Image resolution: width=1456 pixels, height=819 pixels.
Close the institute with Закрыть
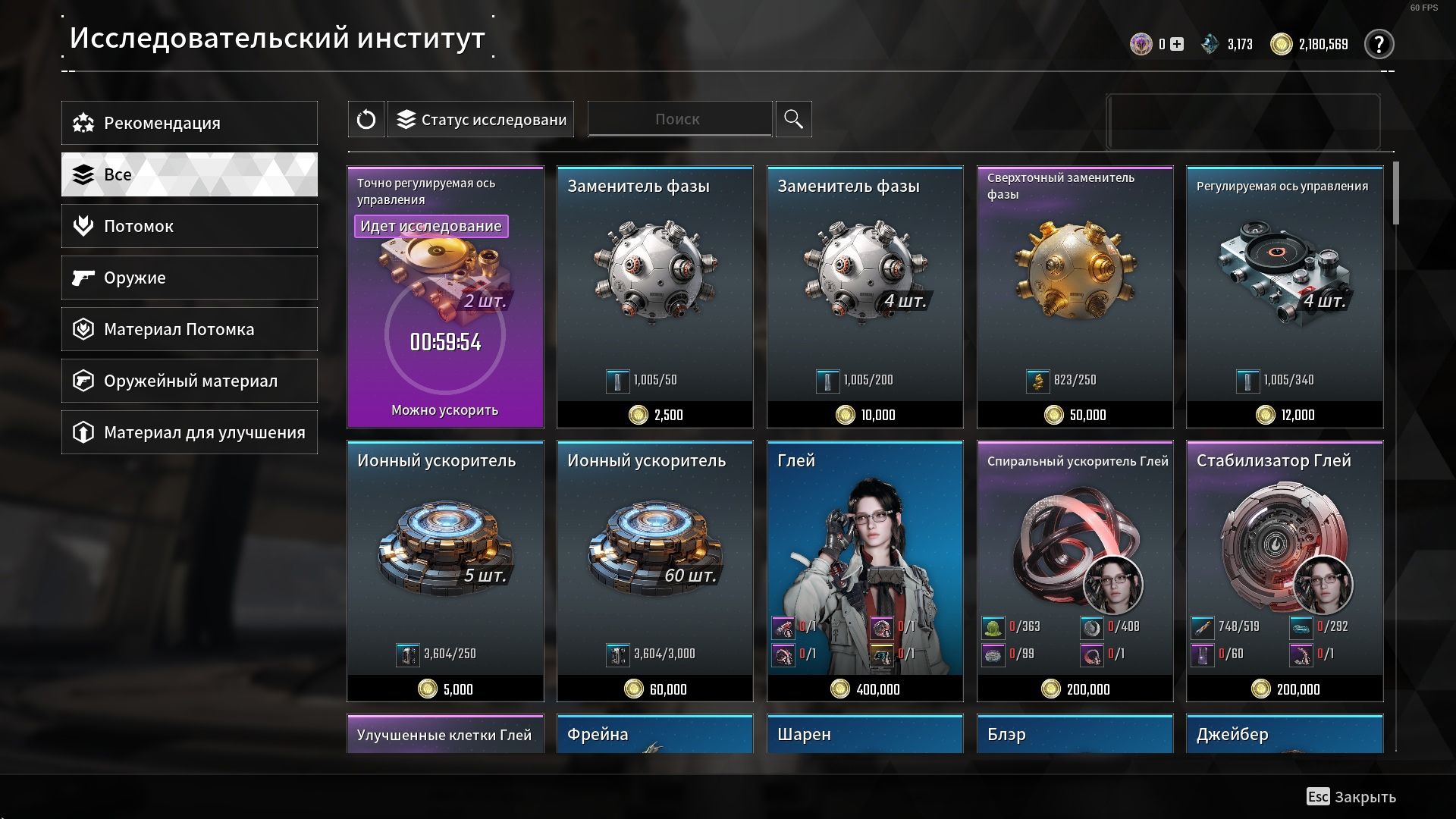(x=1351, y=797)
